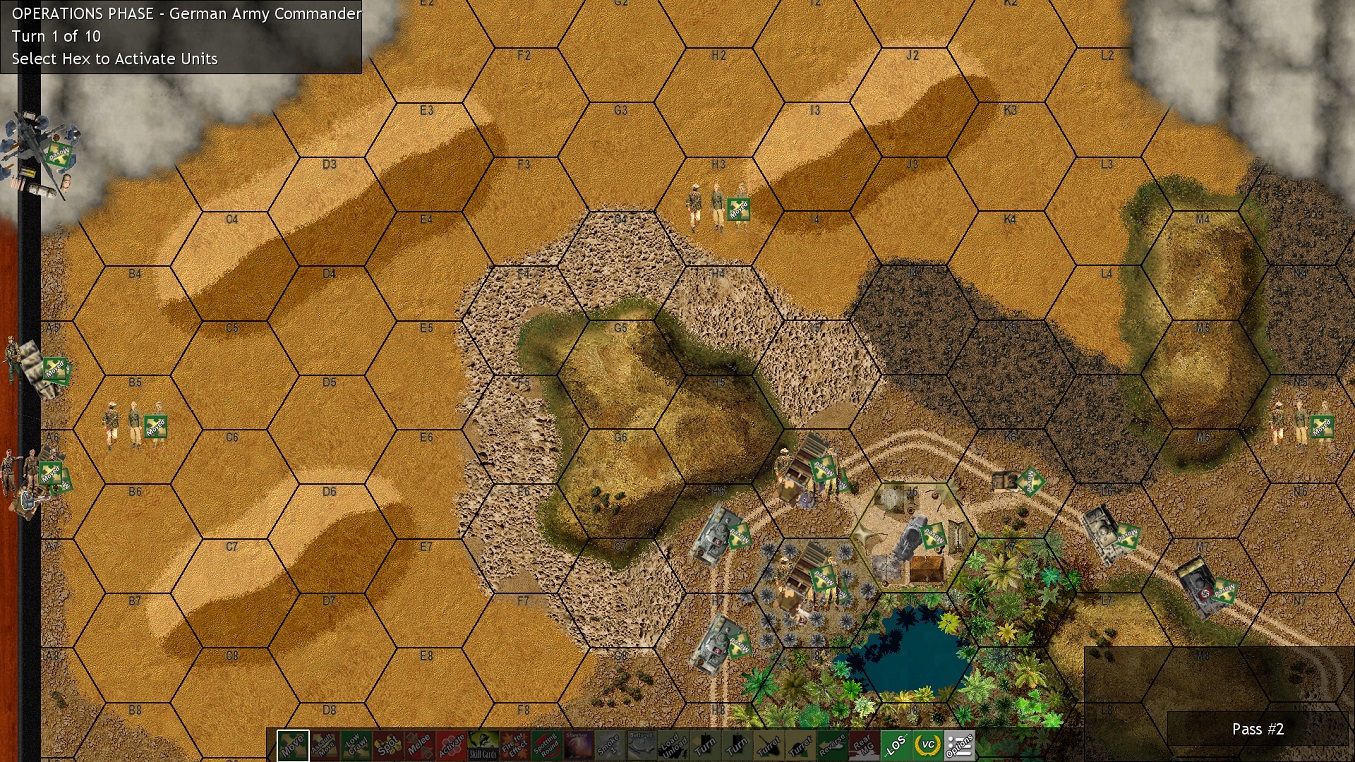Open the Skill Cards panel
This screenshot has height=762, width=1355.
(x=483, y=744)
